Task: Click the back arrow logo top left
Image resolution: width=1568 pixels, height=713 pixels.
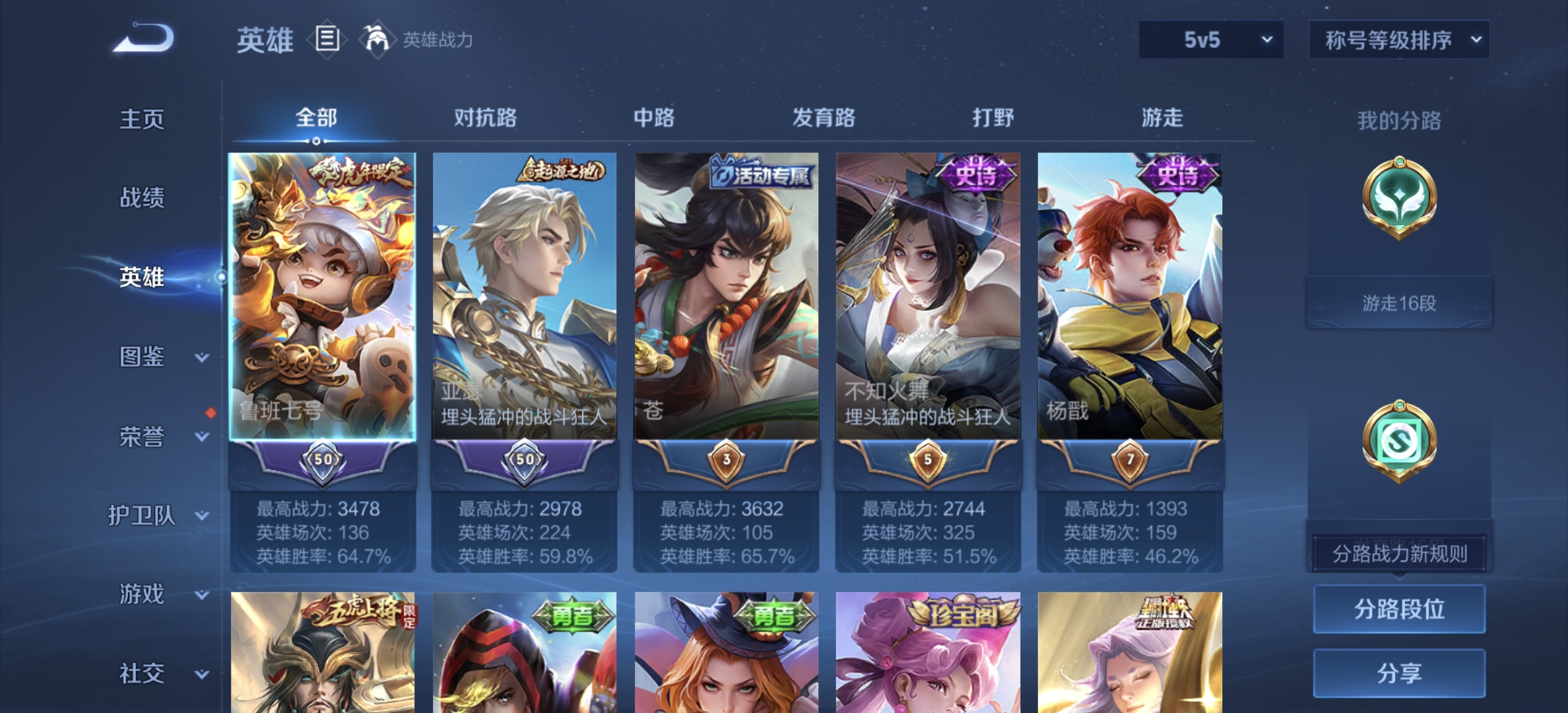Action: (x=141, y=40)
